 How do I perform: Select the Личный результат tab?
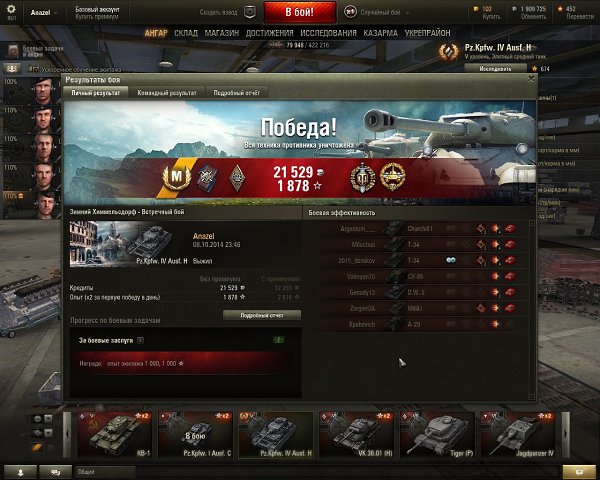tap(96, 92)
